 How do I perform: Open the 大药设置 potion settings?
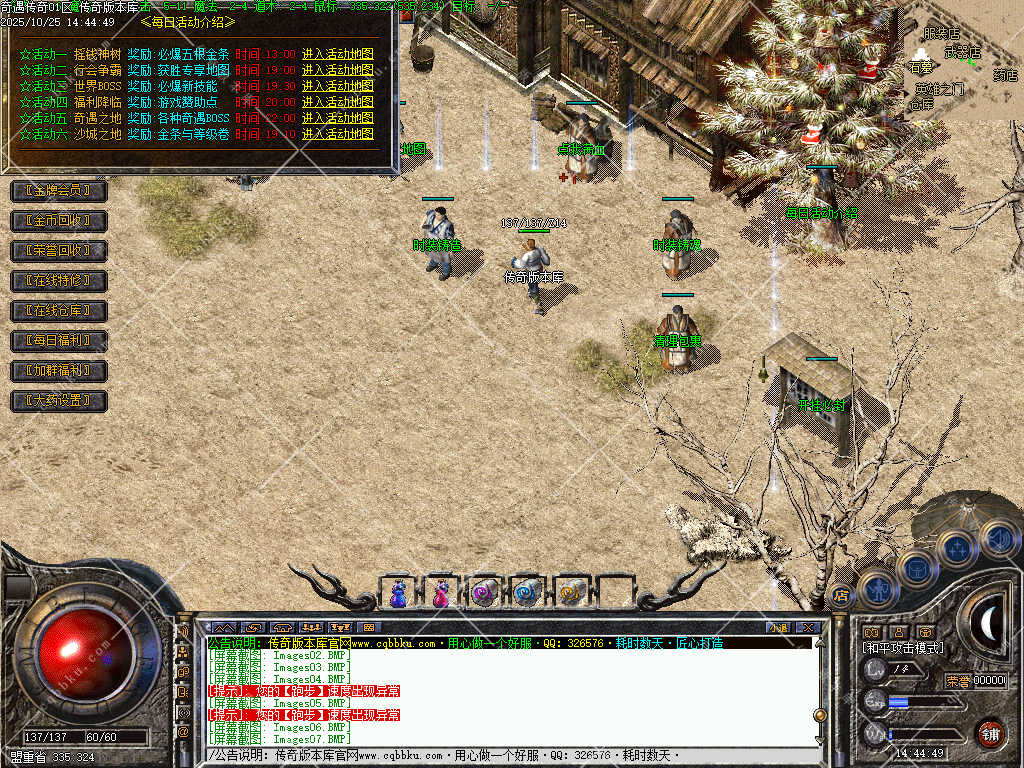58,401
